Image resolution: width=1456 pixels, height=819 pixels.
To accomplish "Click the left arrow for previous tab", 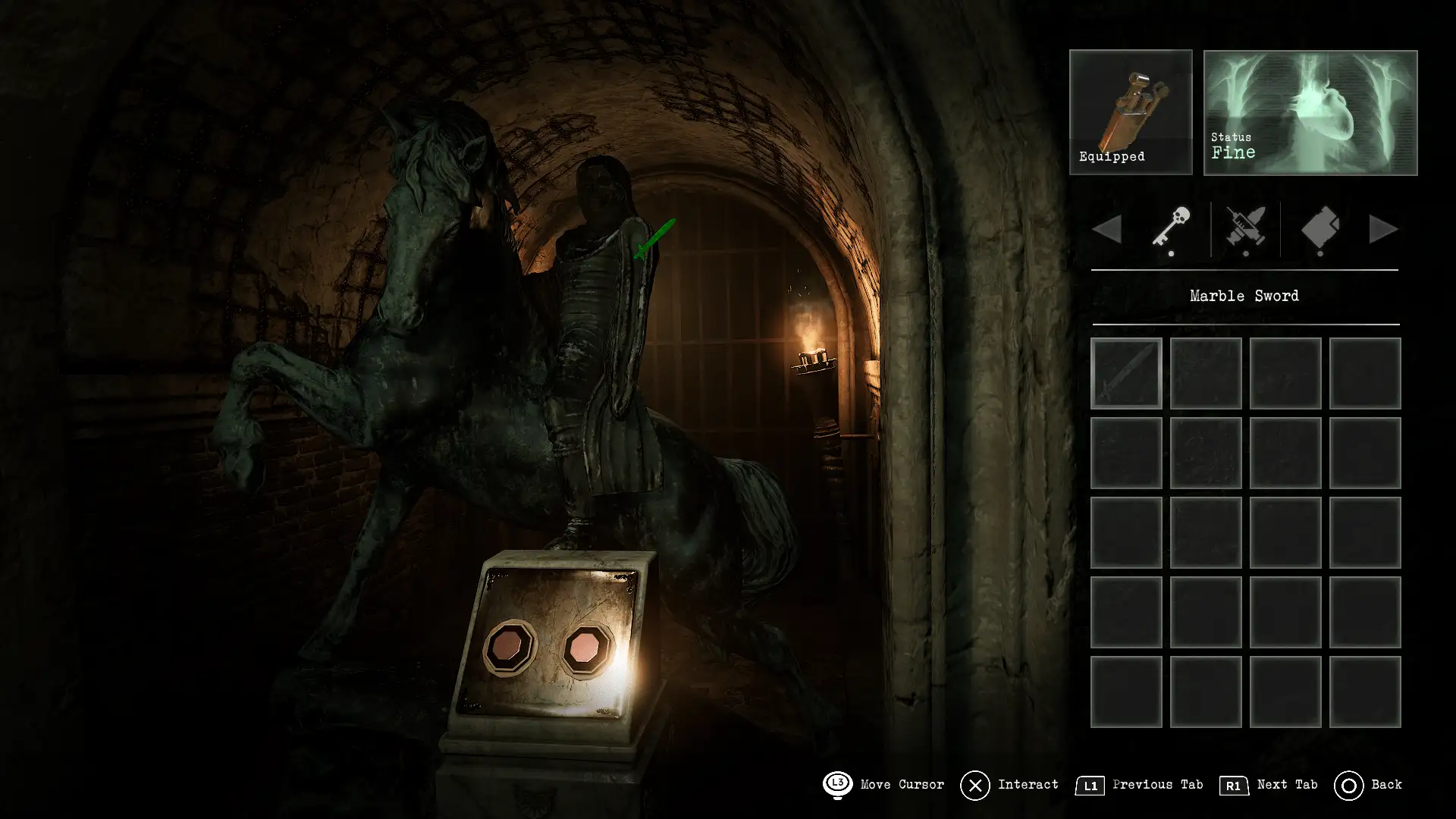I will click(1107, 229).
